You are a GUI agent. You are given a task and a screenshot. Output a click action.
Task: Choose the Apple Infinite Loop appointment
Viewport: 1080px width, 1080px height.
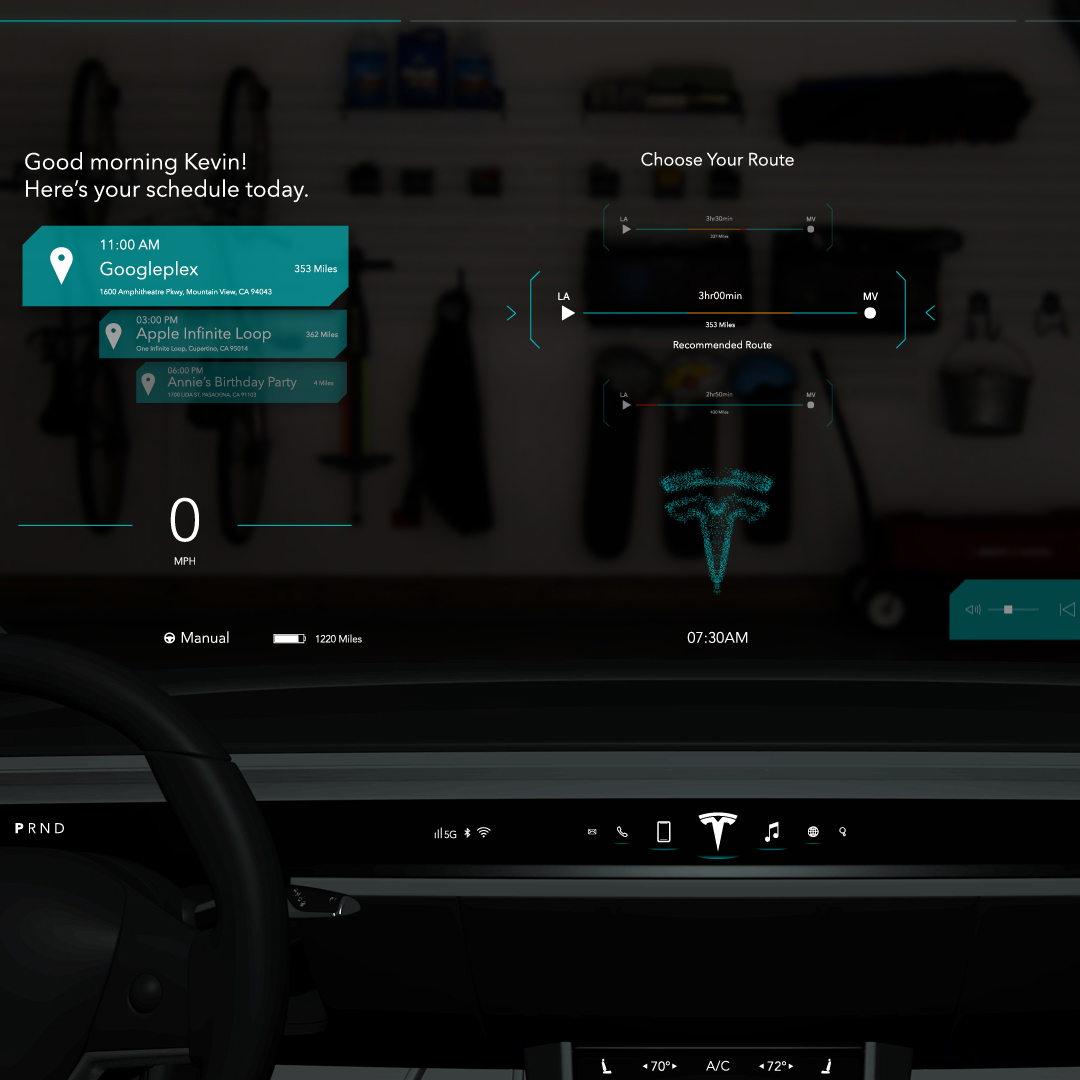[223, 334]
